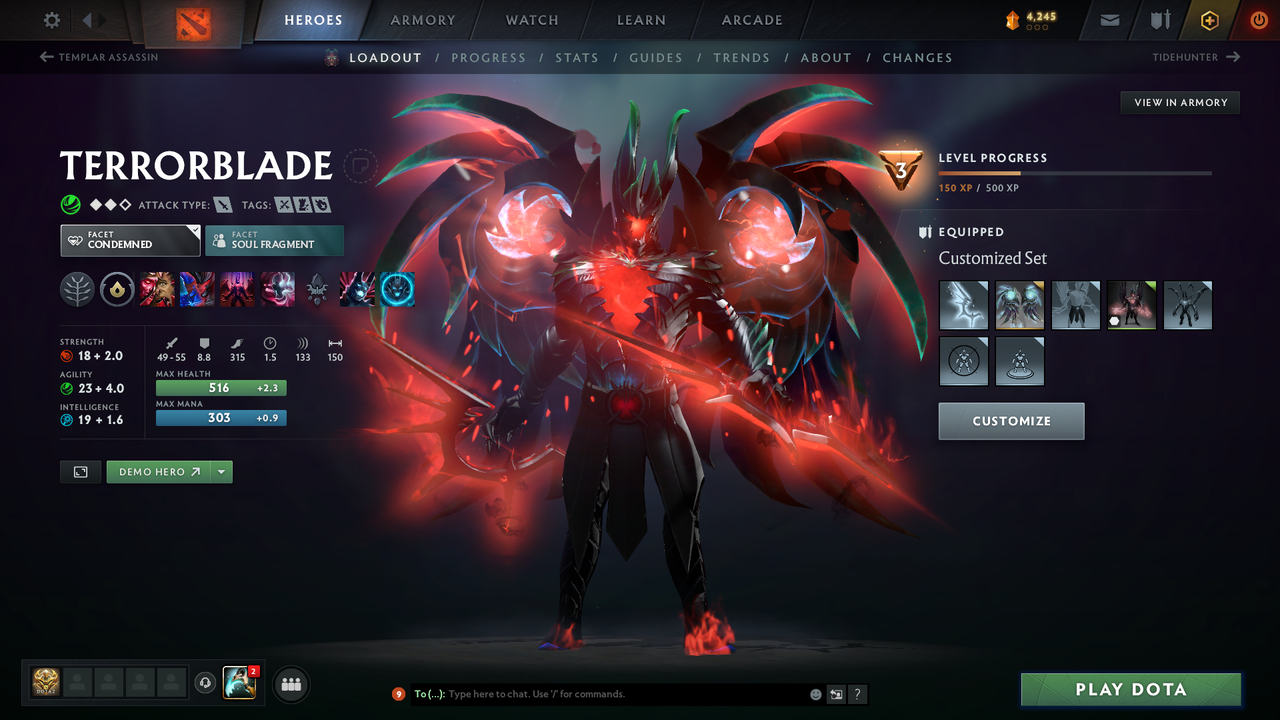Open the Demo Hero dropdown arrow
The image size is (1280, 720).
[x=219, y=471]
